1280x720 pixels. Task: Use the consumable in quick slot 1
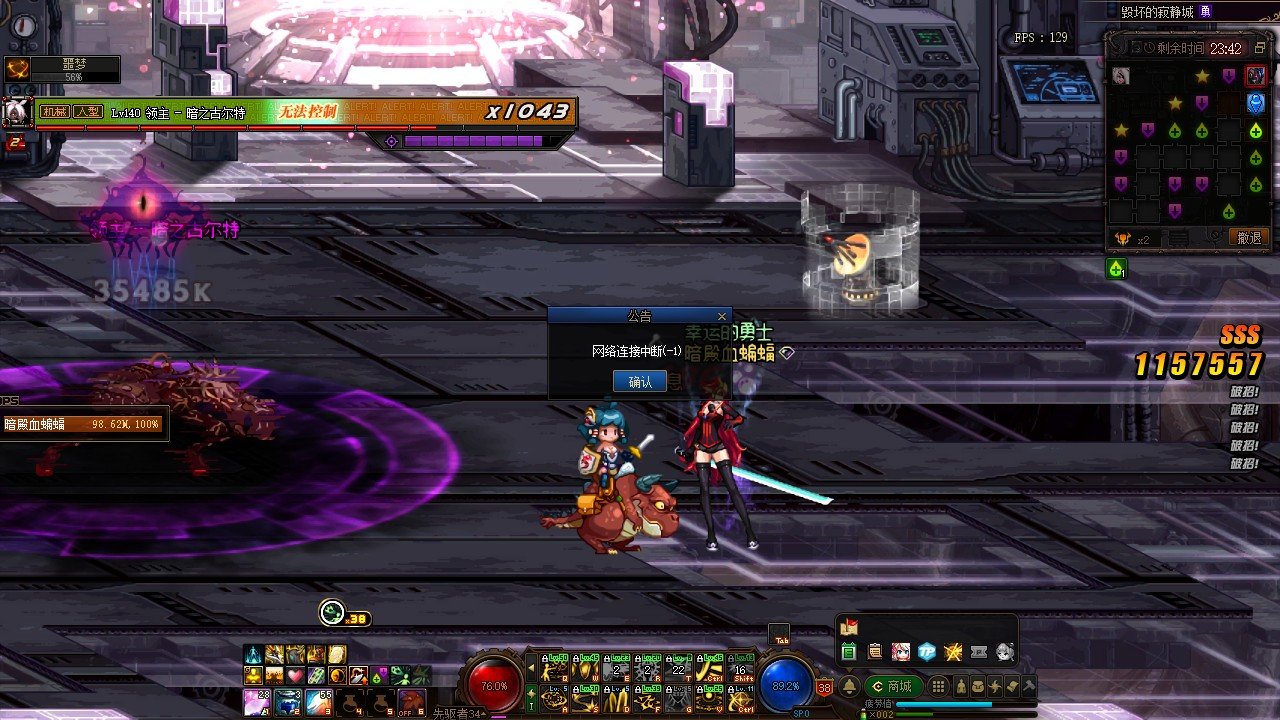255,700
